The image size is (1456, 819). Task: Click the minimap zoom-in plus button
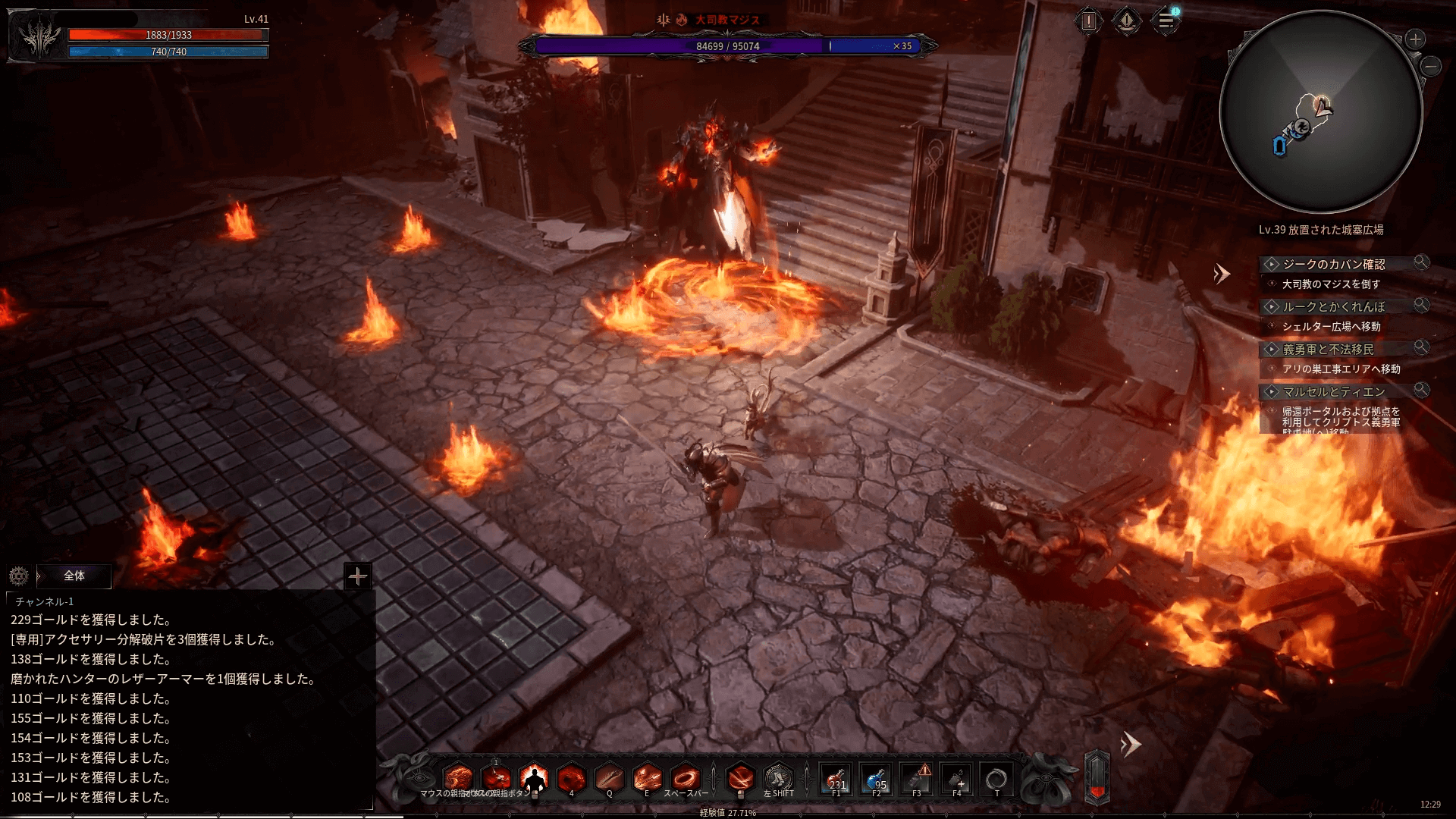(1415, 39)
